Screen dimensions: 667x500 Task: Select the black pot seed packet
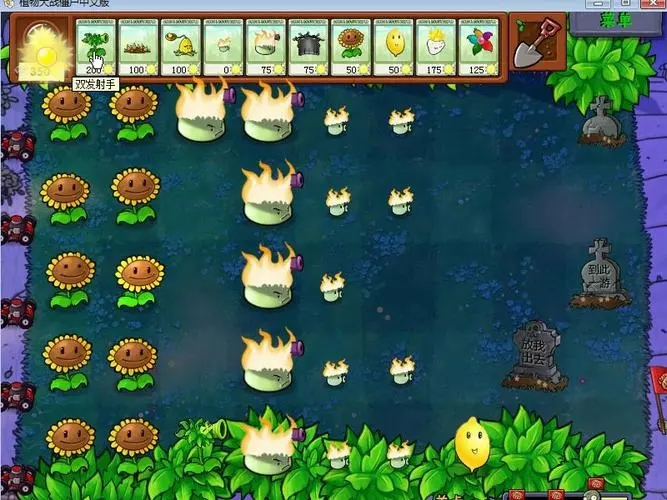point(308,47)
